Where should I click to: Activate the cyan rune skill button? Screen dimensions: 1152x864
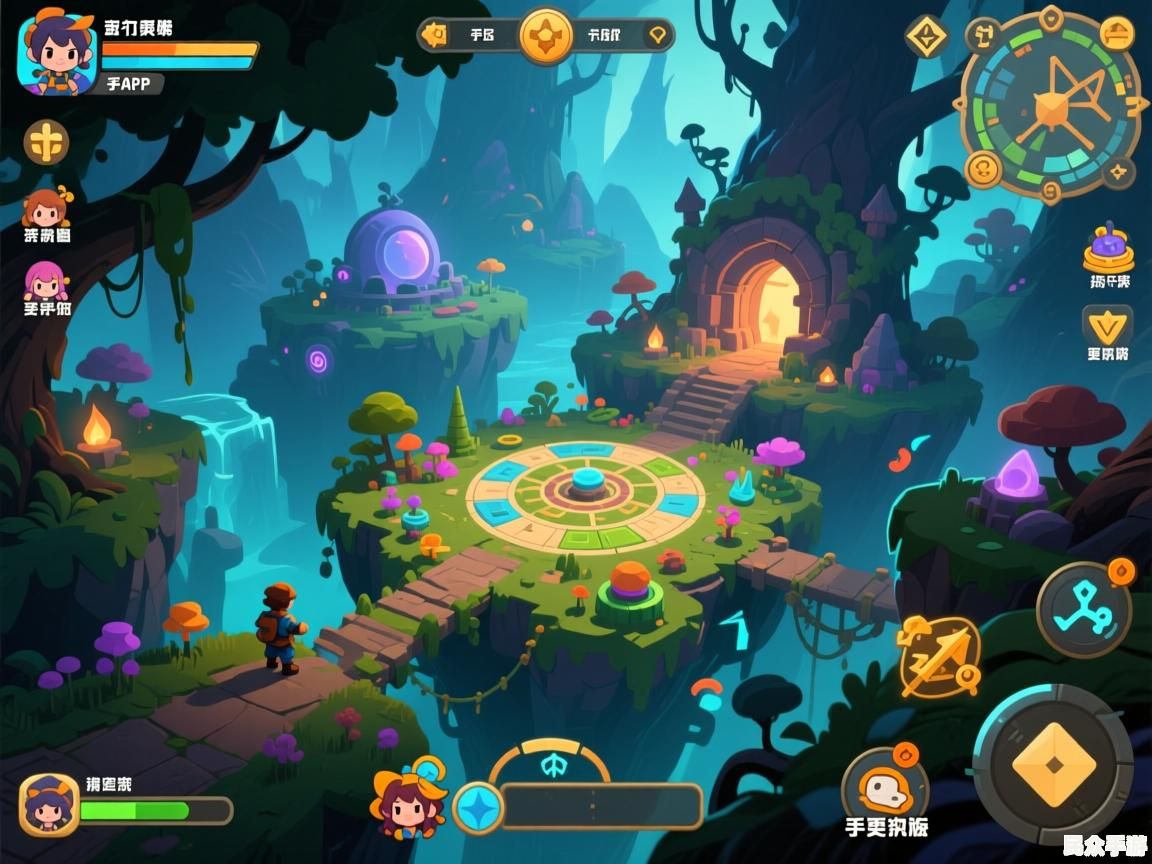pyautogui.click(x=1083, y=608)
